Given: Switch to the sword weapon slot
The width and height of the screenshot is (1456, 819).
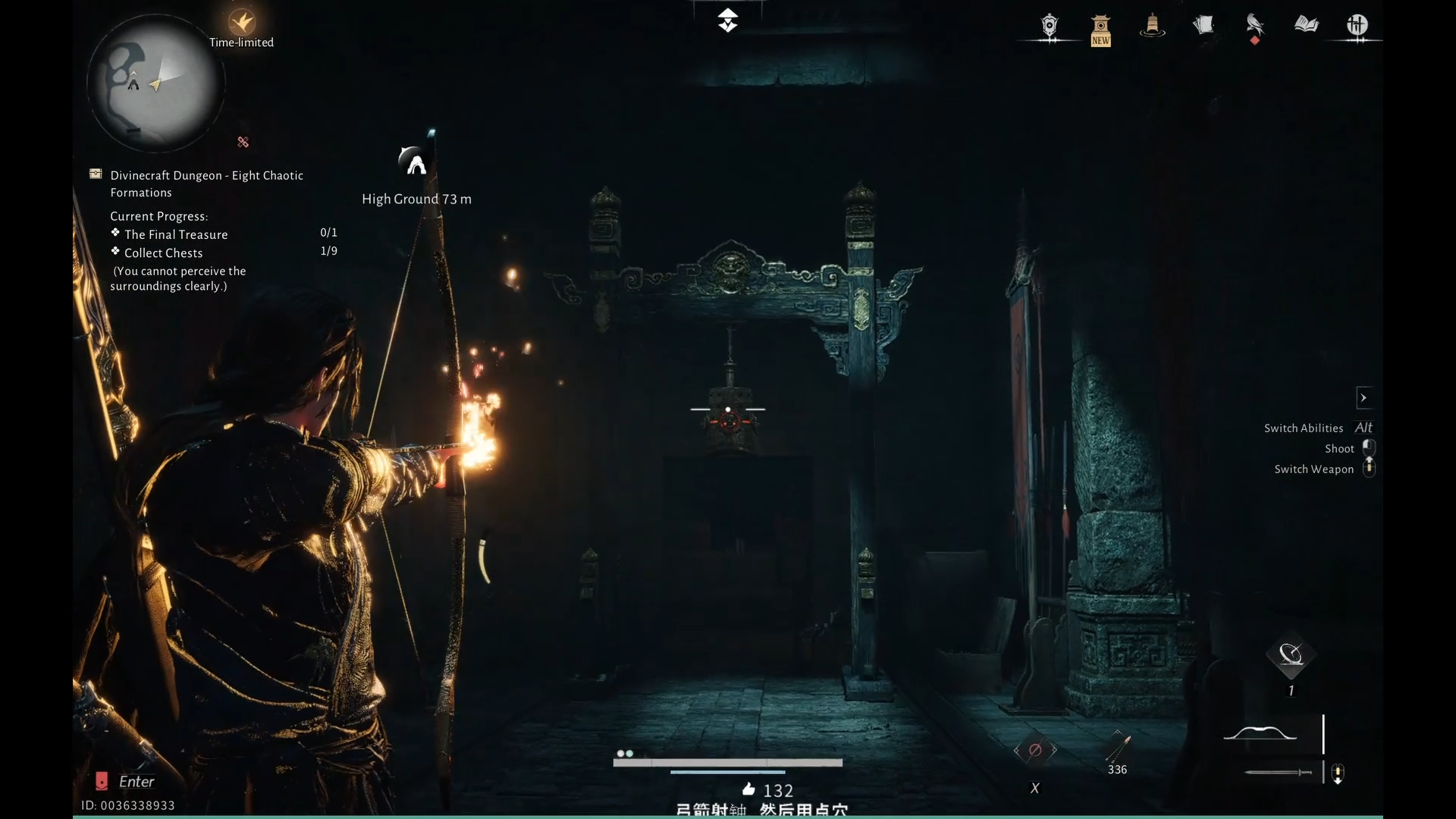Looking at the screenshot, I should (1278, 772).
